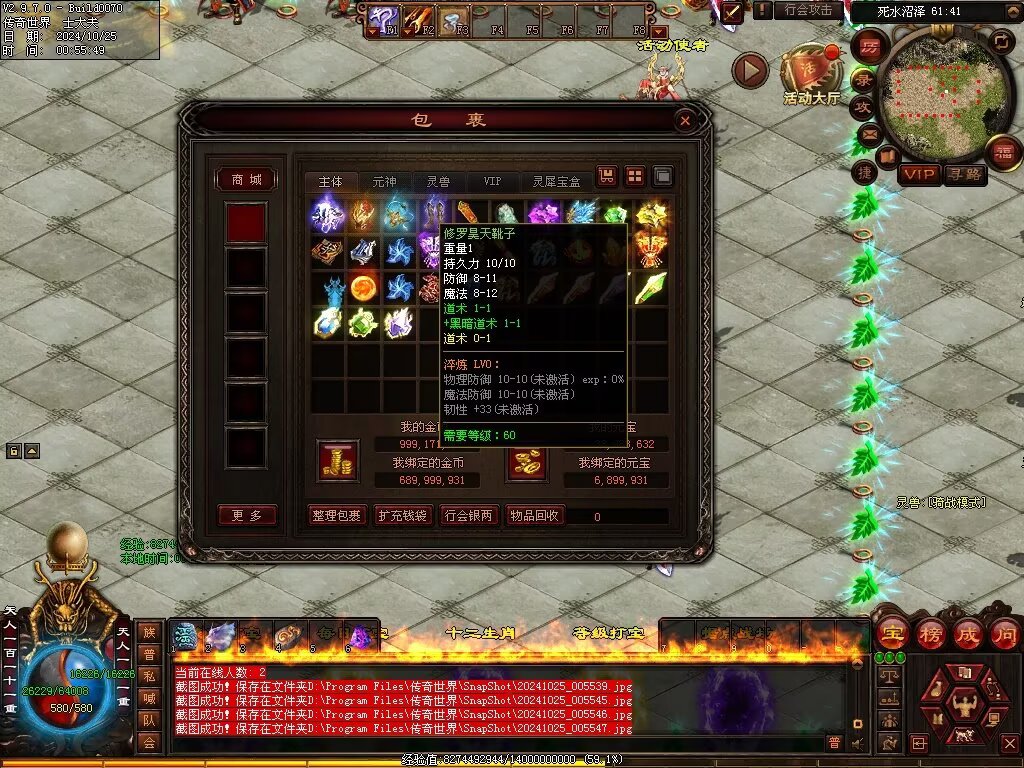Click the gold coins stack icon
The width and height of the screenshot is (1024, 768).
pos(337,461)
